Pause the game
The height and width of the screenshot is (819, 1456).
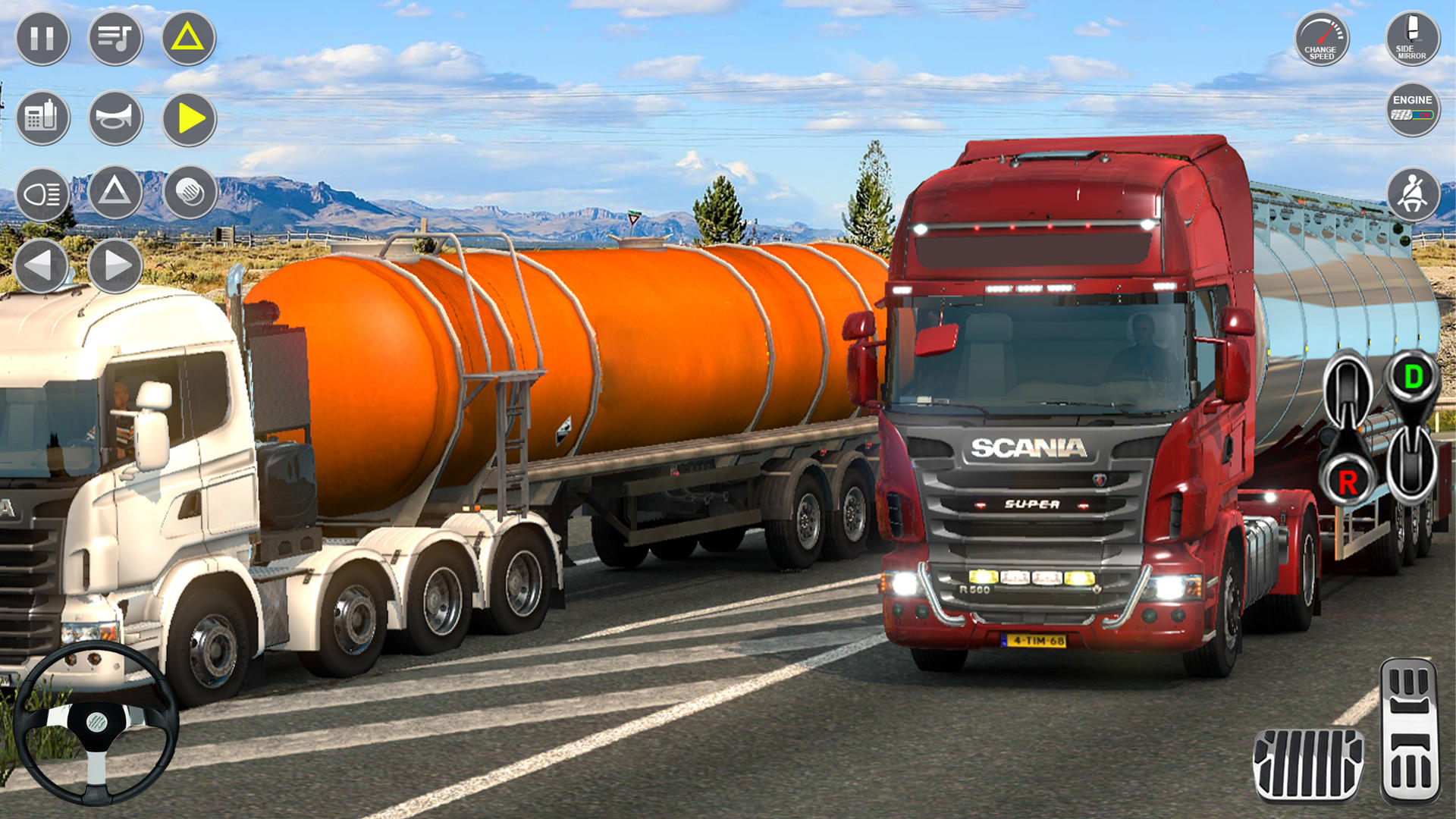coord(43,37)
